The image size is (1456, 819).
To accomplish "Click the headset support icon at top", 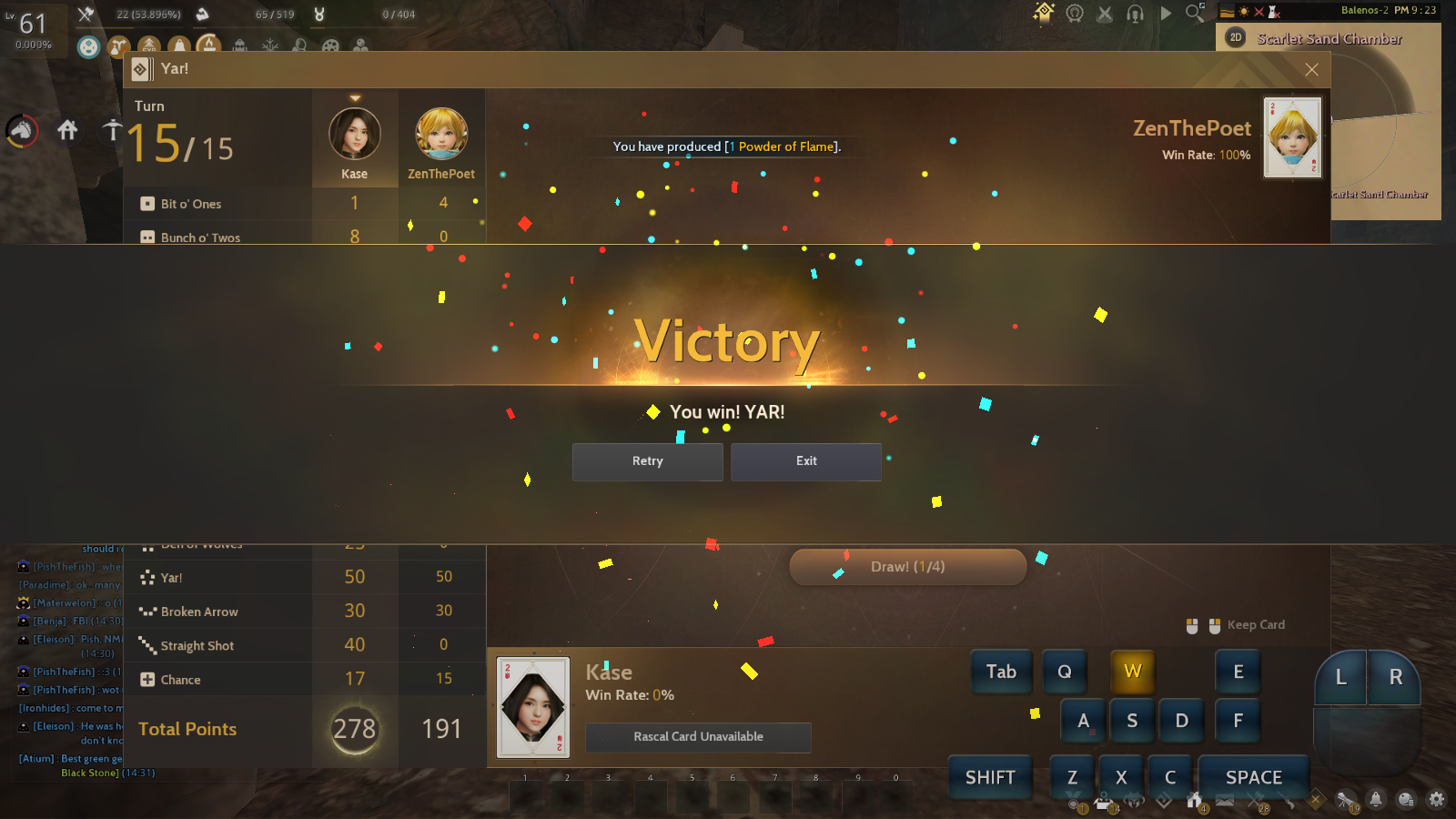I will click(1136, 14).
